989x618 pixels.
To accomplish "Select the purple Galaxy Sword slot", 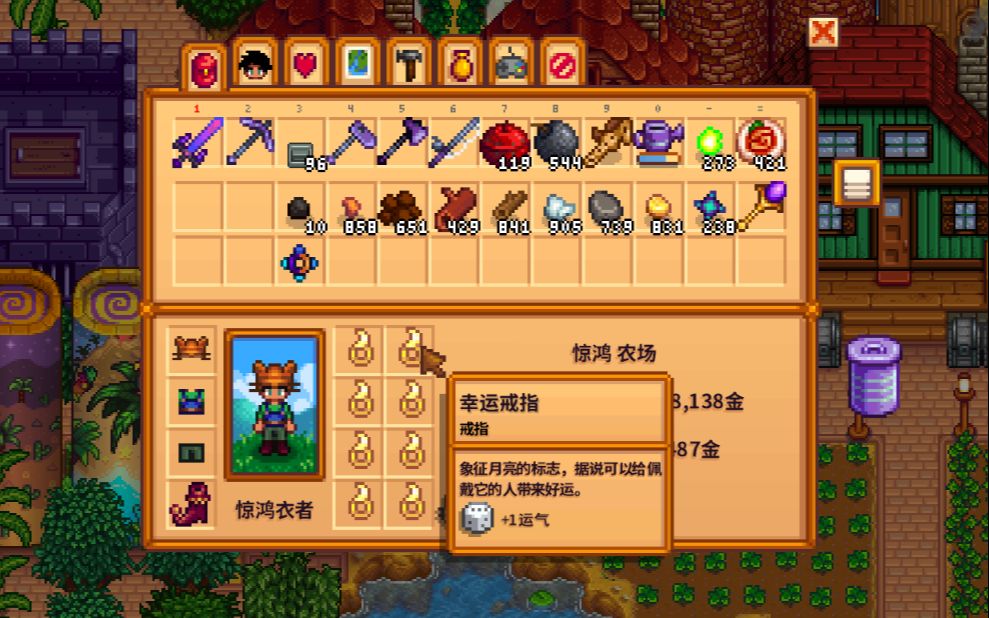I will pos(198,143).
